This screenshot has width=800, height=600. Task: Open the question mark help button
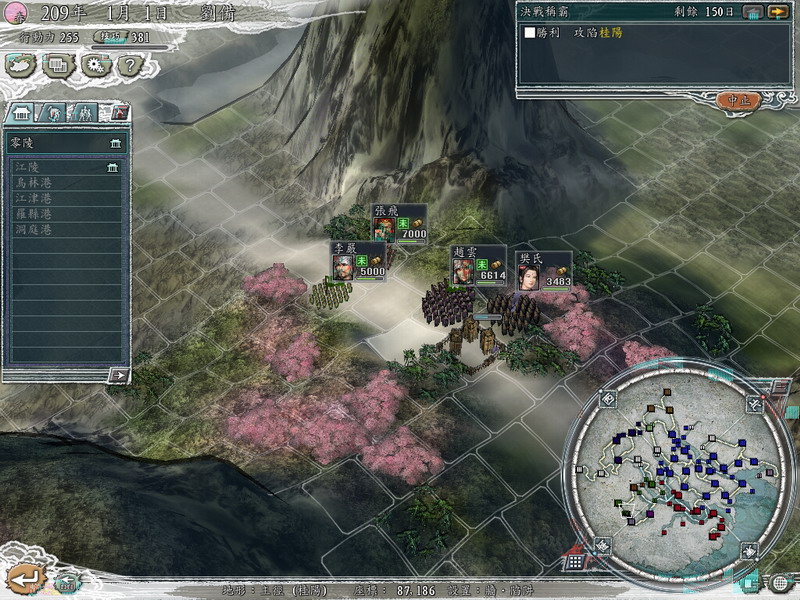(129, 66)
